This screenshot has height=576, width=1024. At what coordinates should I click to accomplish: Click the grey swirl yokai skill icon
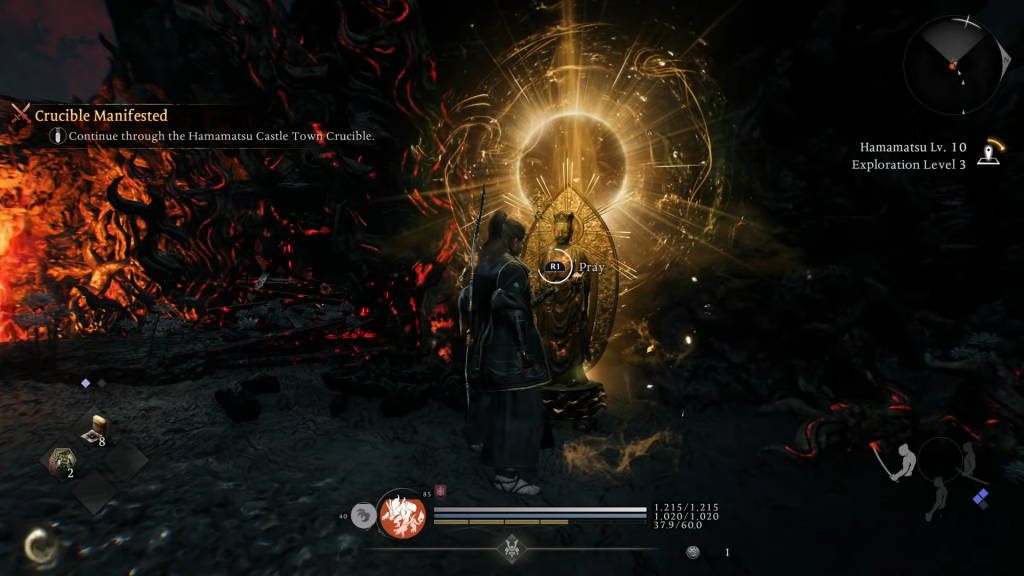point(364,516)
